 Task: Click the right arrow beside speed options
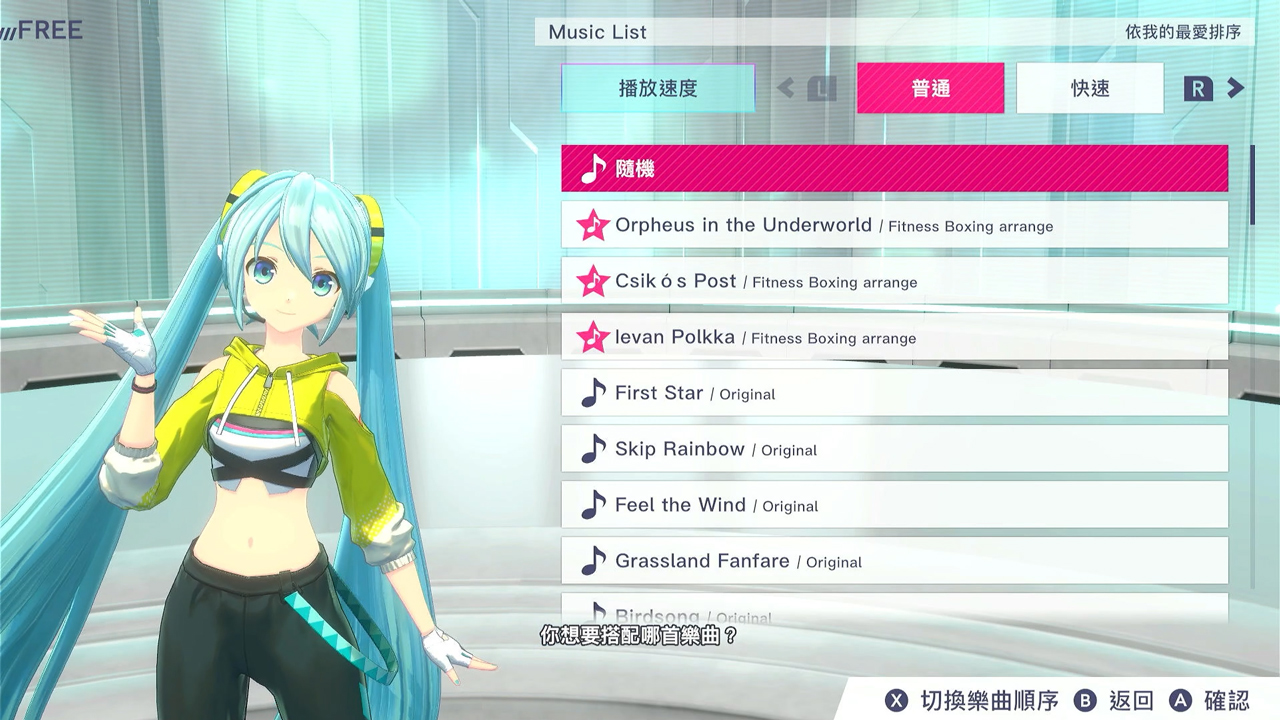click(x=1236, y=88)
